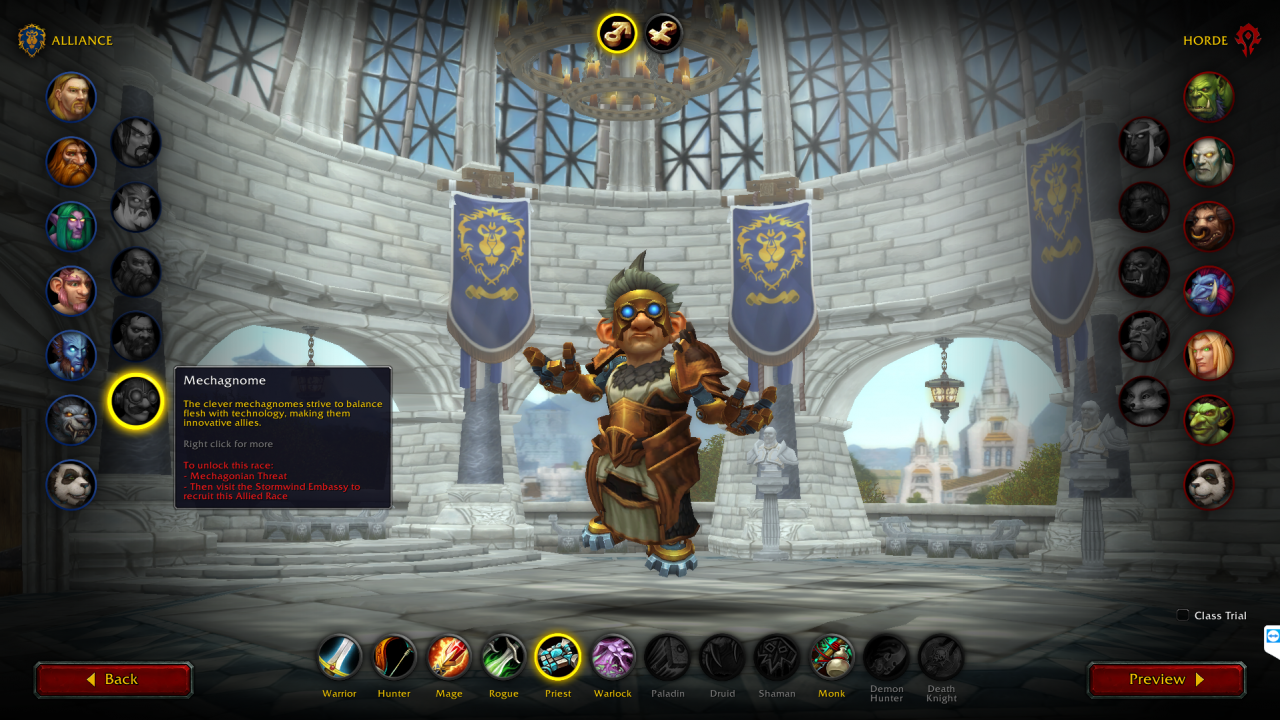The image size is (1280, 720).
Task: Select the Mechagnome allied race icon
Action: pos(136,400)
